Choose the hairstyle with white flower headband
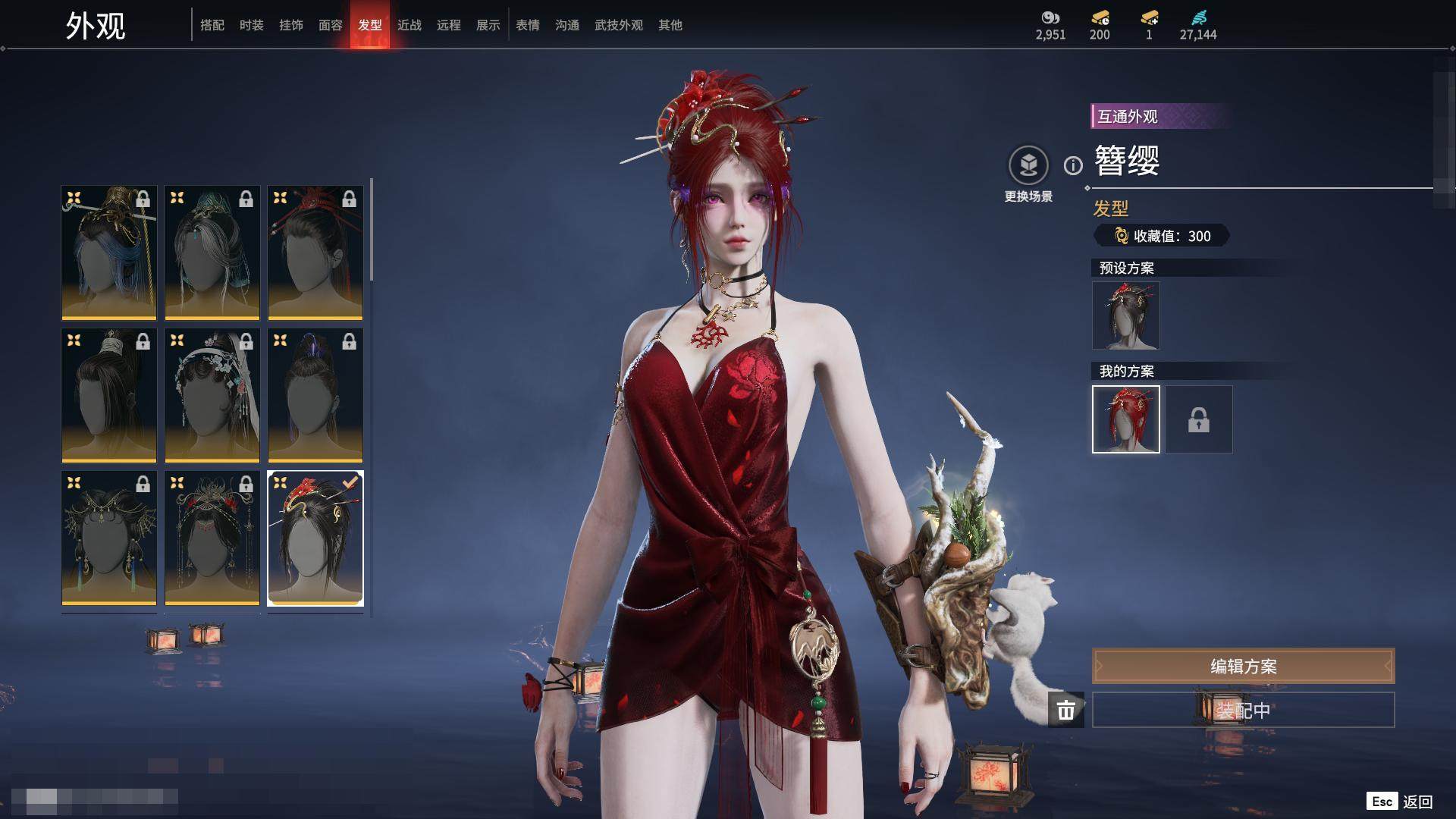The height and width of the screenshot is (819, 1456). point(212,395)
